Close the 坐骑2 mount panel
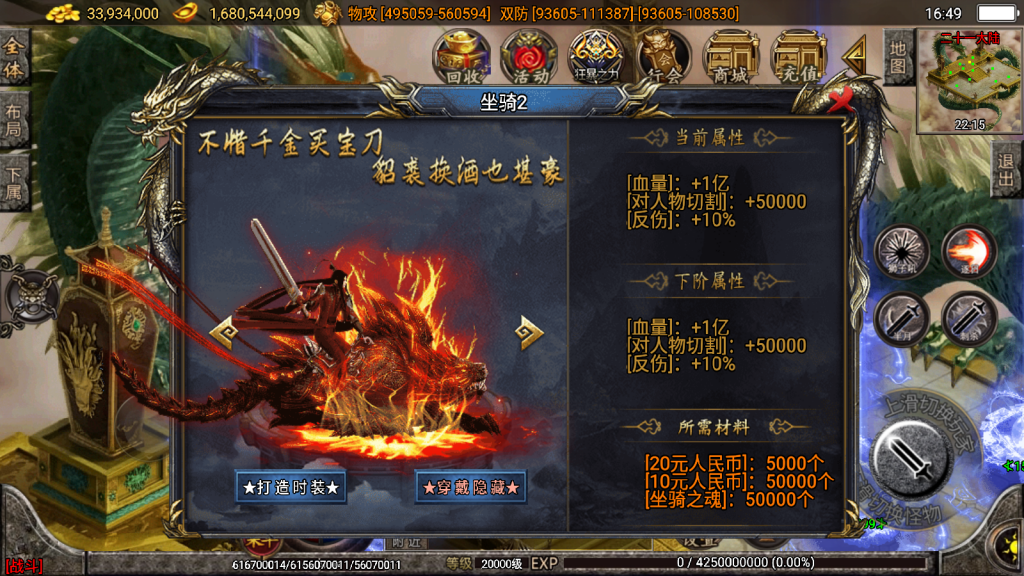Viewport: 1024px width, 576px height. [841, 99]
